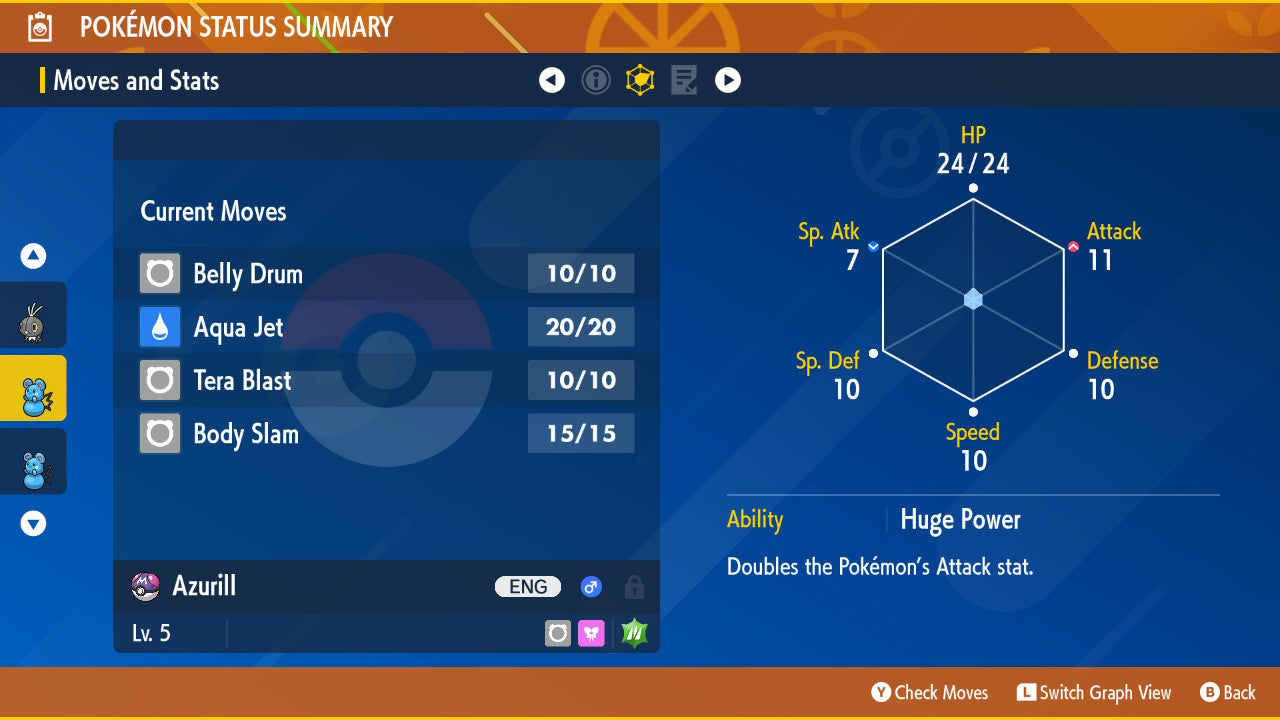Select the bird Pokémon party thumbnail

(33, 320)
